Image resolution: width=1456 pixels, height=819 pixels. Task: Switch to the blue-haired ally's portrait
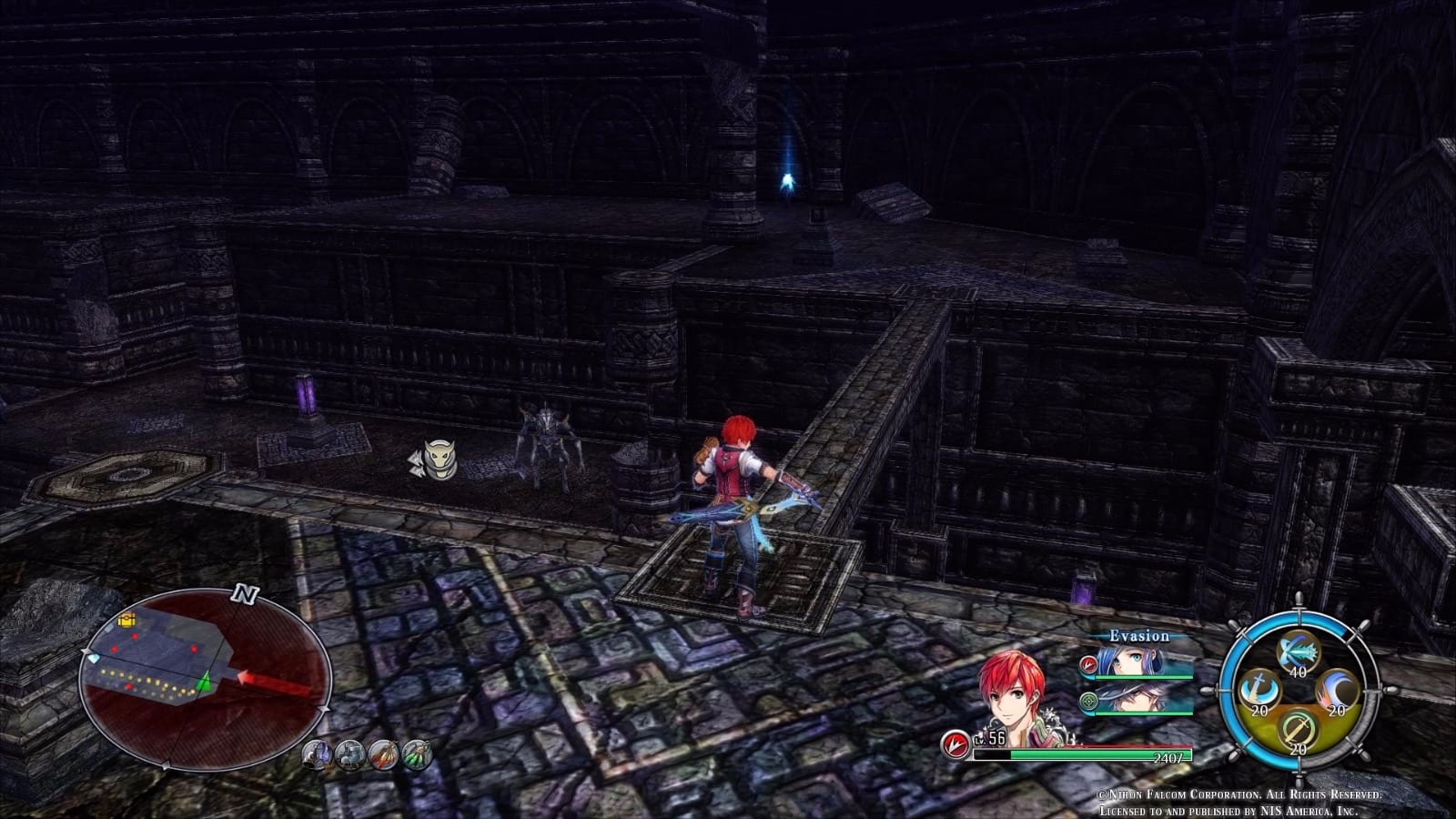1133,662
